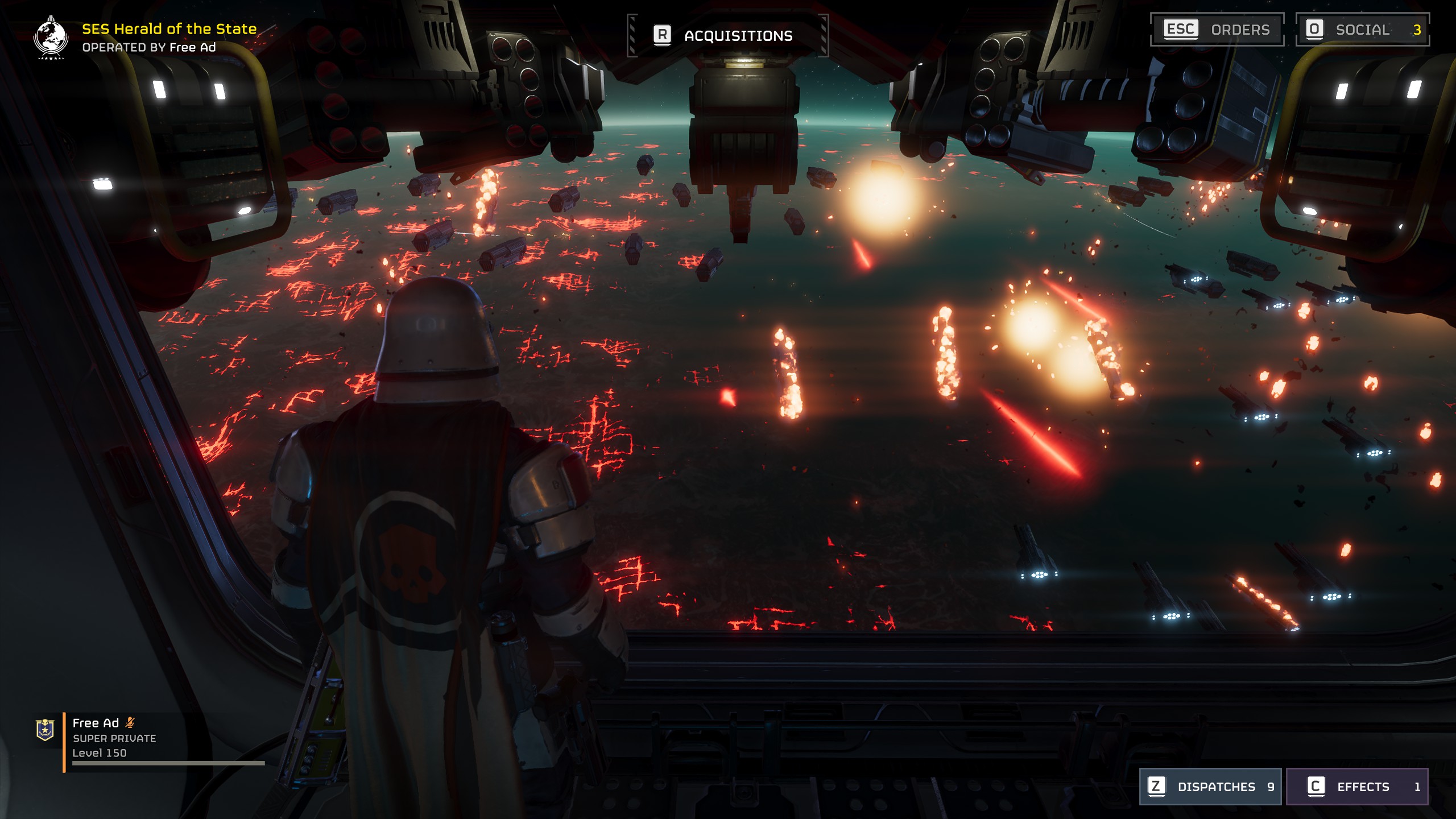Show the Dispatches list

coord(1210,787)
